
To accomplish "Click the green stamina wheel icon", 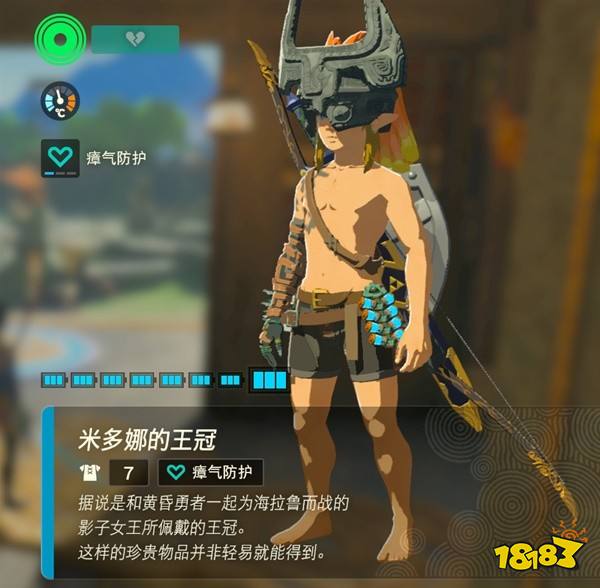I will click(x=60, y=41).
